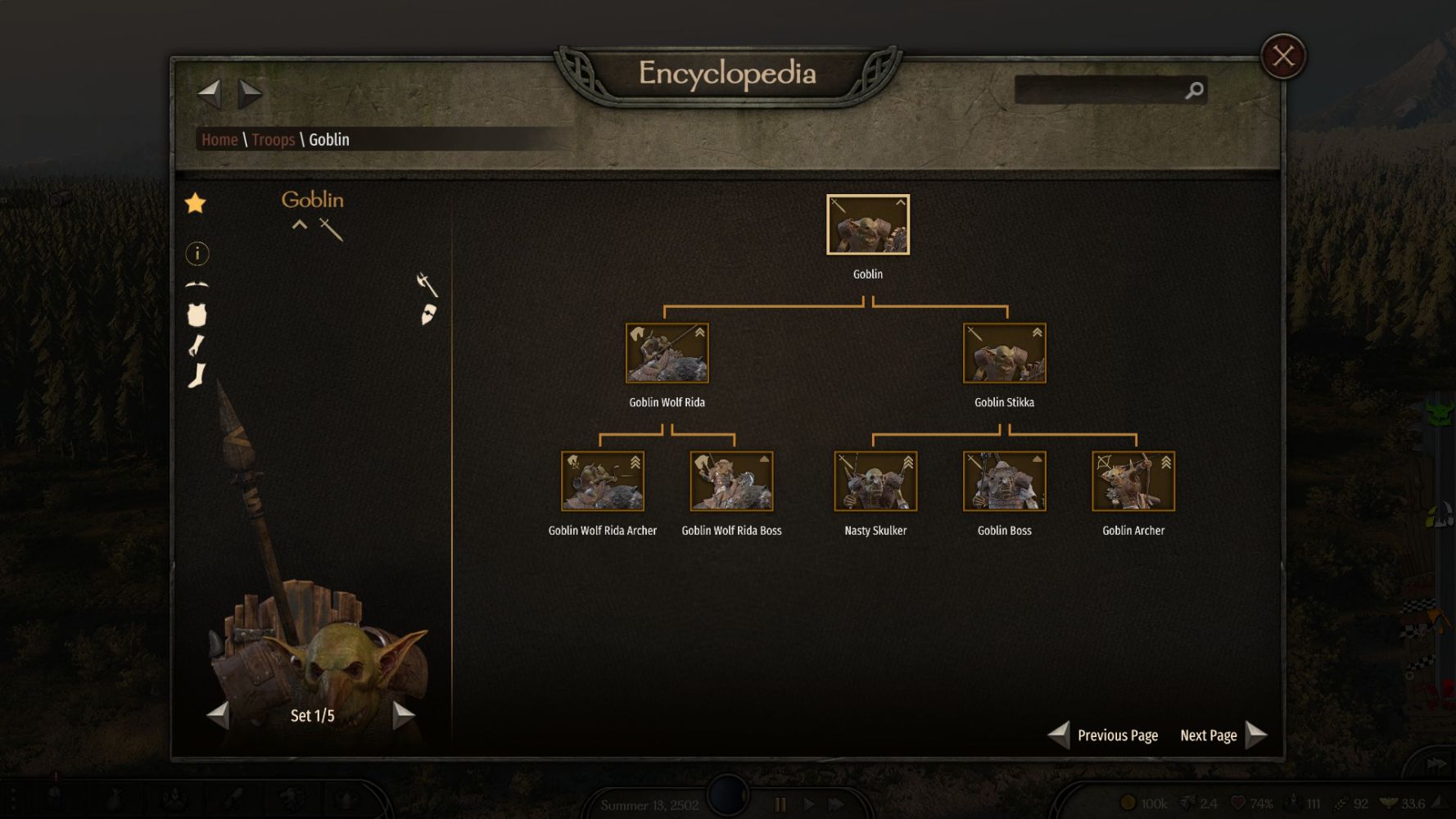Close the Encyclopedia window
This screenshot has height=819, width=1456.
[x=1282, y=57]
